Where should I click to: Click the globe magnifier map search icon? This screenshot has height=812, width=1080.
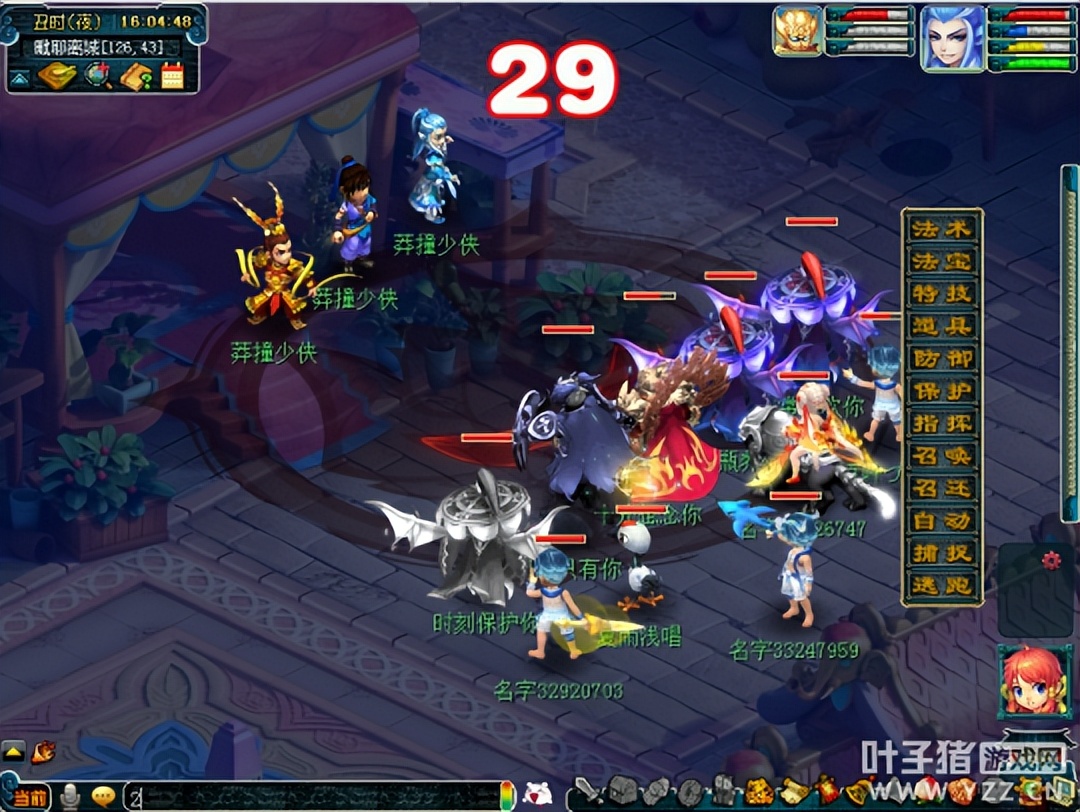tap(98, 76)
